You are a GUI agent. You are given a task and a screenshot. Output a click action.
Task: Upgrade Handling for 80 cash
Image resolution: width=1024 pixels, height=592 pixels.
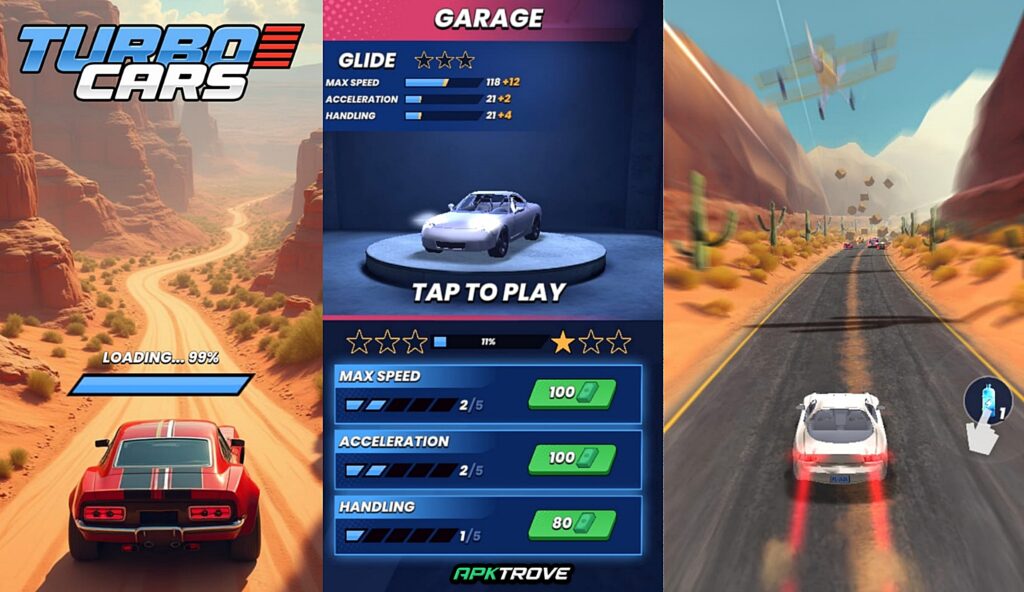[x=572, y=523]
